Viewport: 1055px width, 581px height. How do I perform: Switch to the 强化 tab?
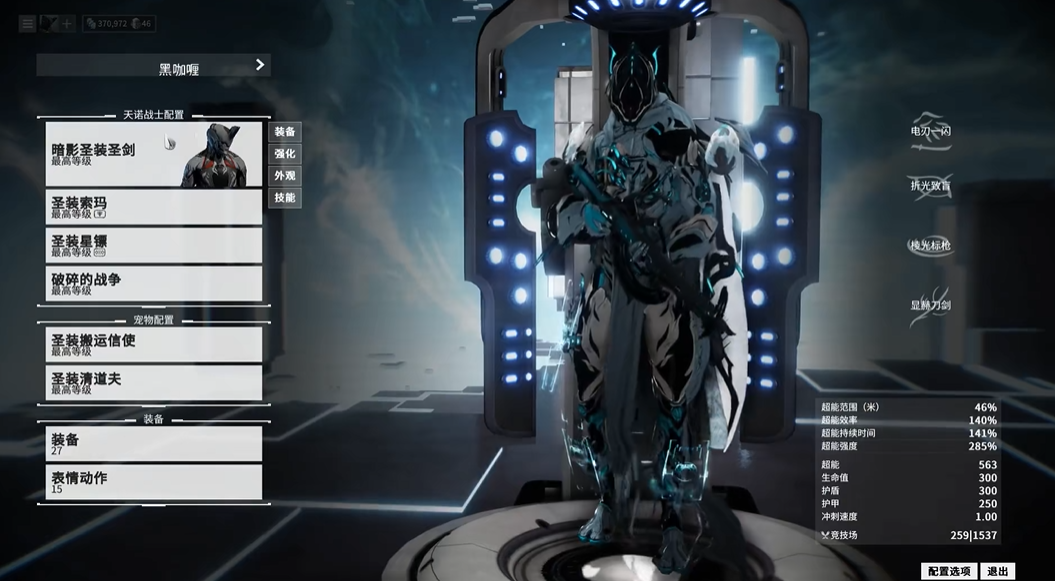(285, 154)
